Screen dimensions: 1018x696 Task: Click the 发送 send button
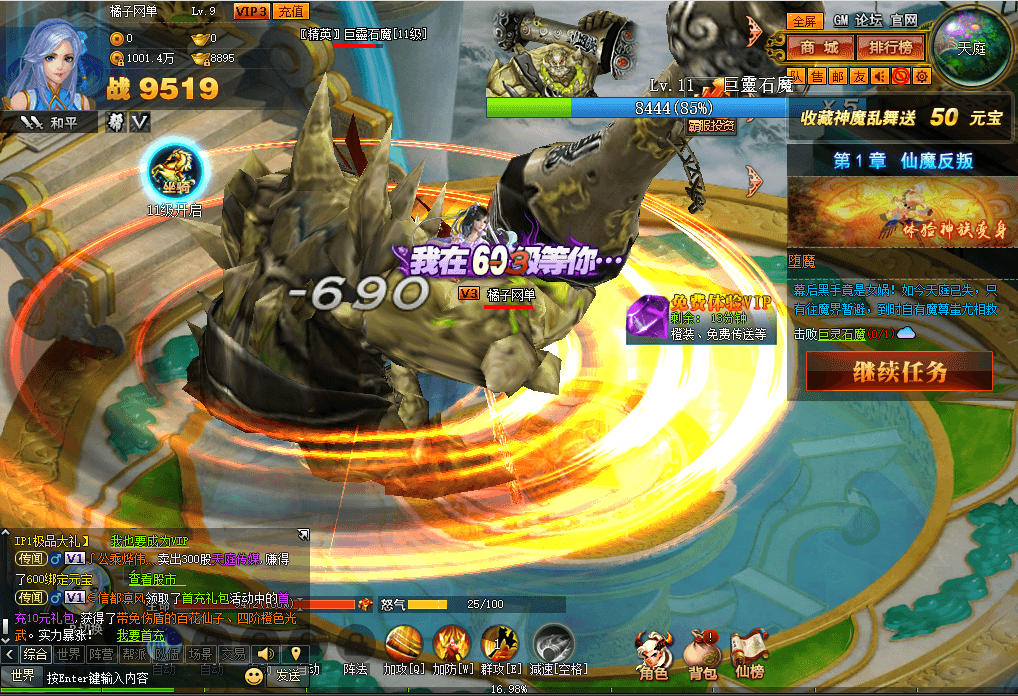(x=289, y=676)
